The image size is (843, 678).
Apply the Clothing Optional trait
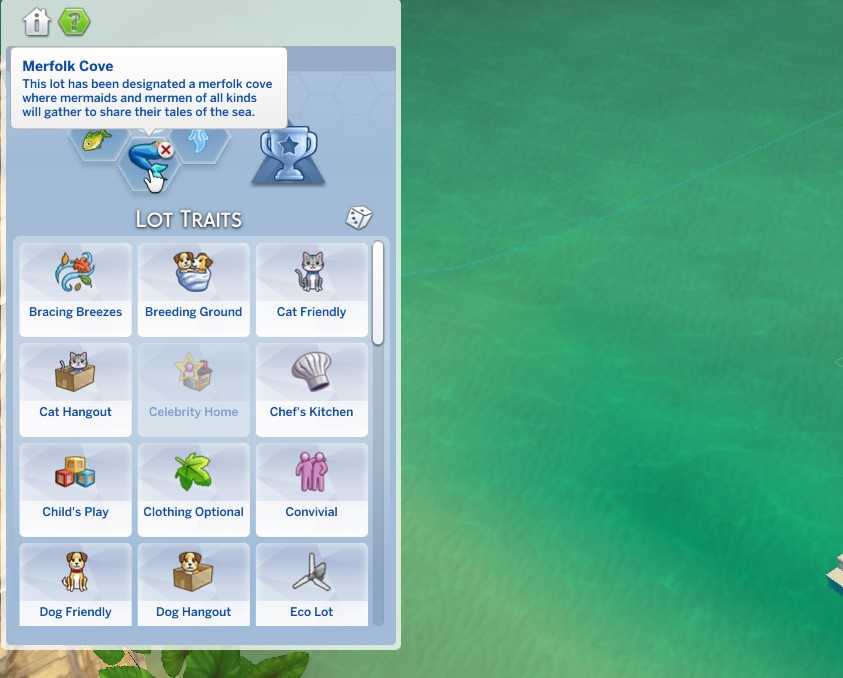click(193, 489)
